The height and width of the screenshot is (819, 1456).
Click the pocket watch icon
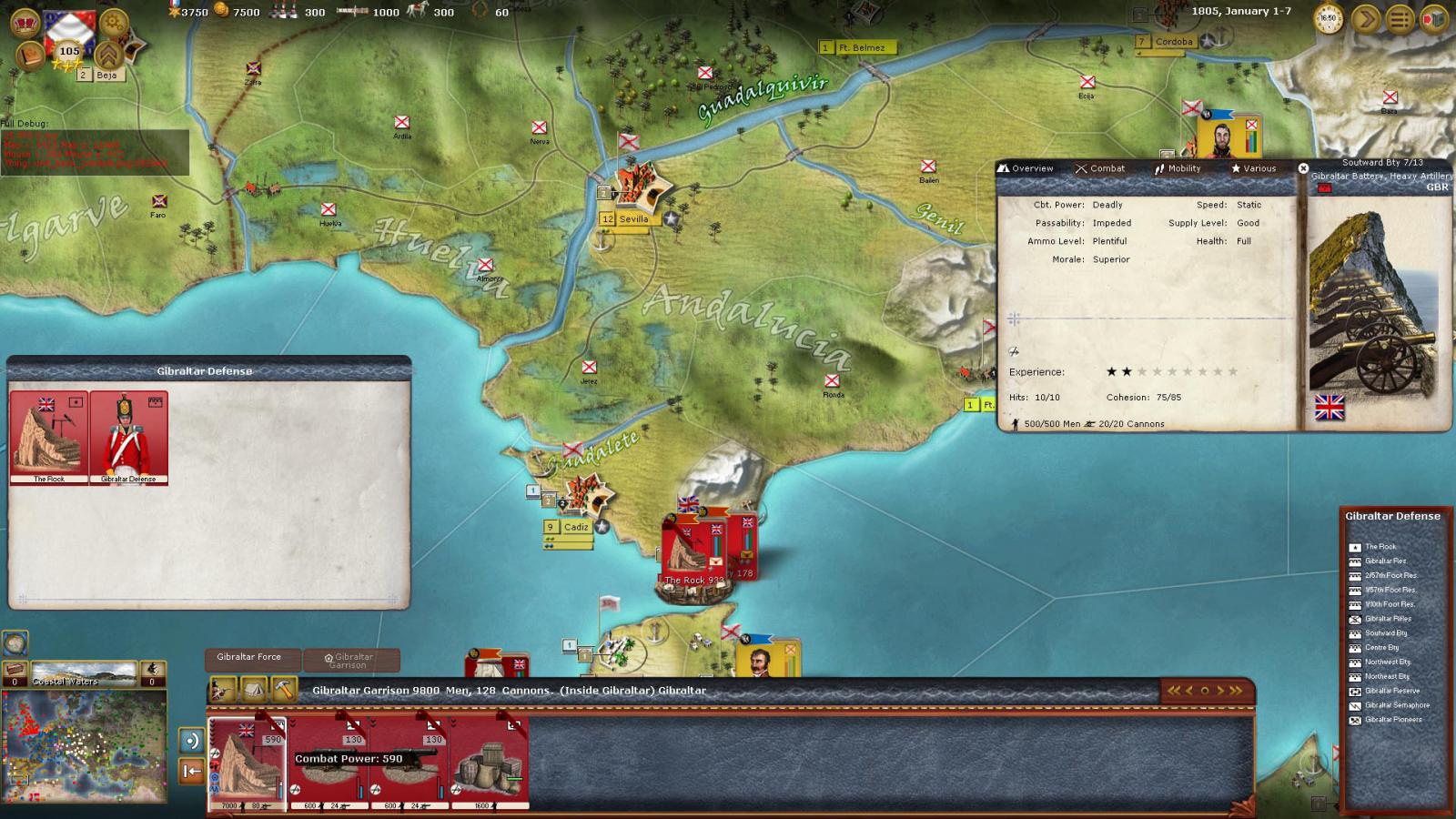1330,19
